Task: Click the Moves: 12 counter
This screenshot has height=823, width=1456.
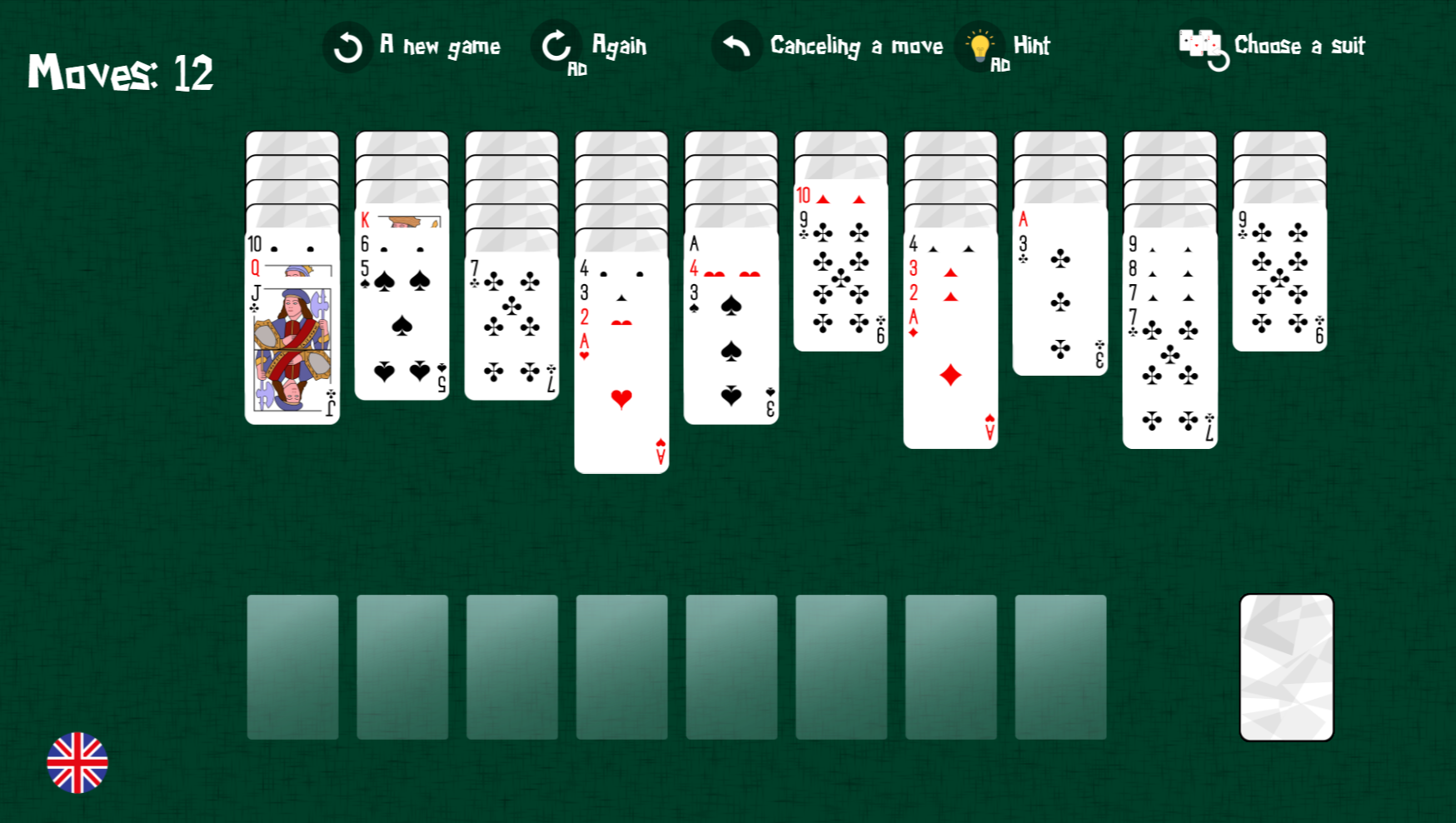Action: tap(119, 73)
